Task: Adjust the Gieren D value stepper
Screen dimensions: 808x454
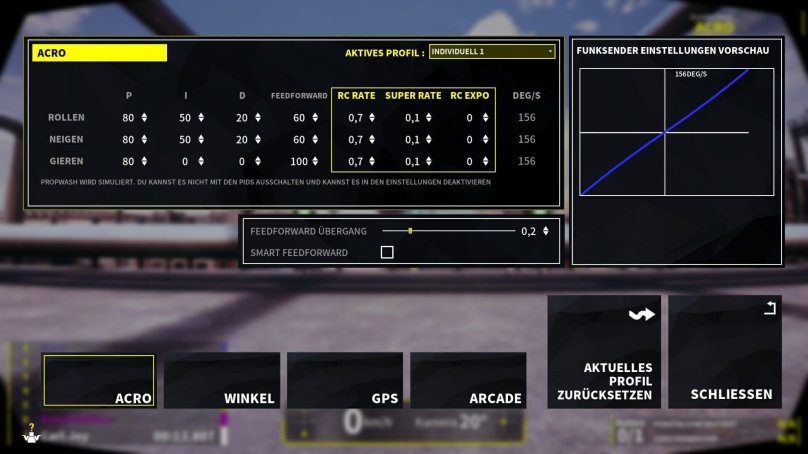Action: click(x=257, y=161)
